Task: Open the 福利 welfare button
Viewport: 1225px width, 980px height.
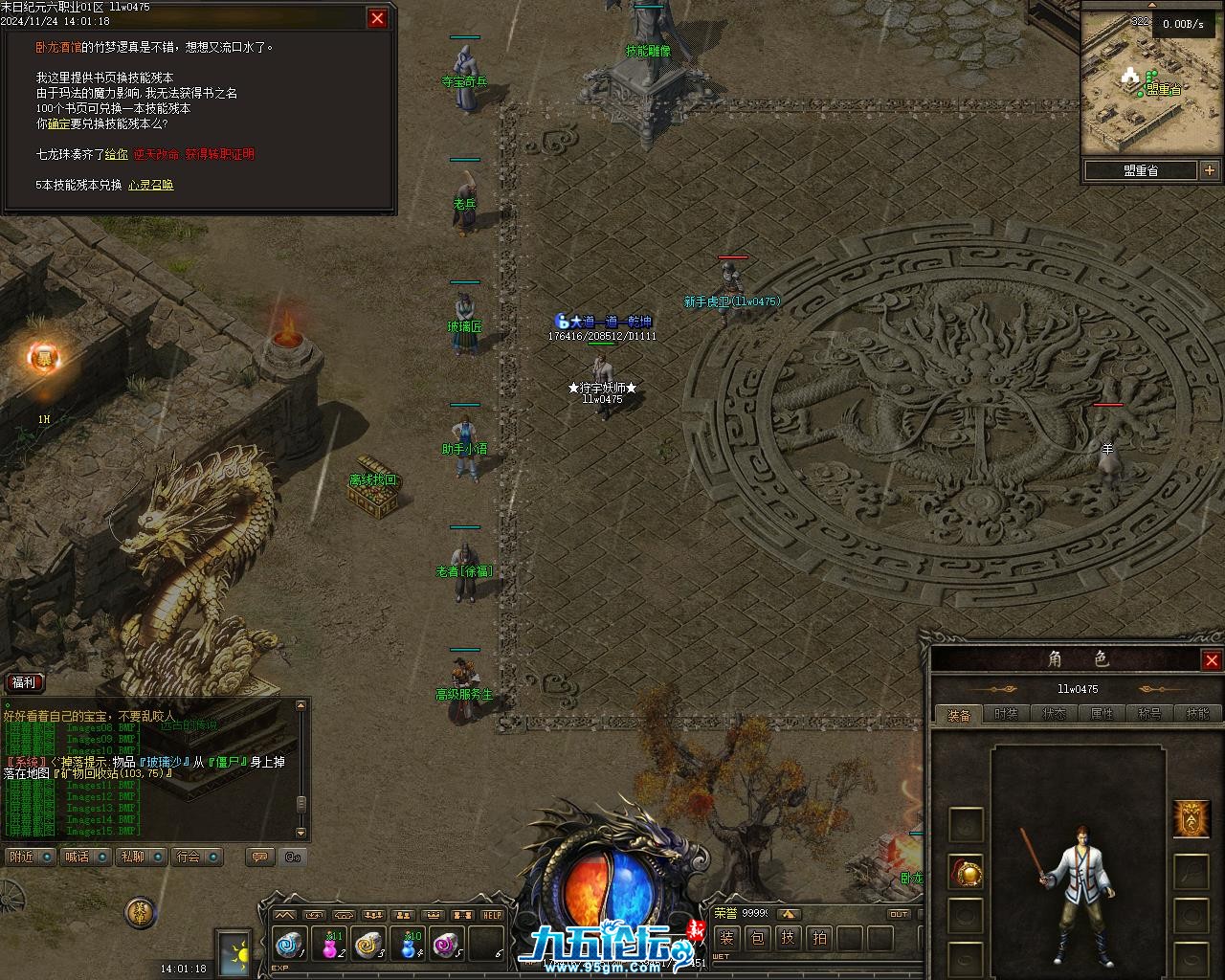Action: (x=24, y=682)
